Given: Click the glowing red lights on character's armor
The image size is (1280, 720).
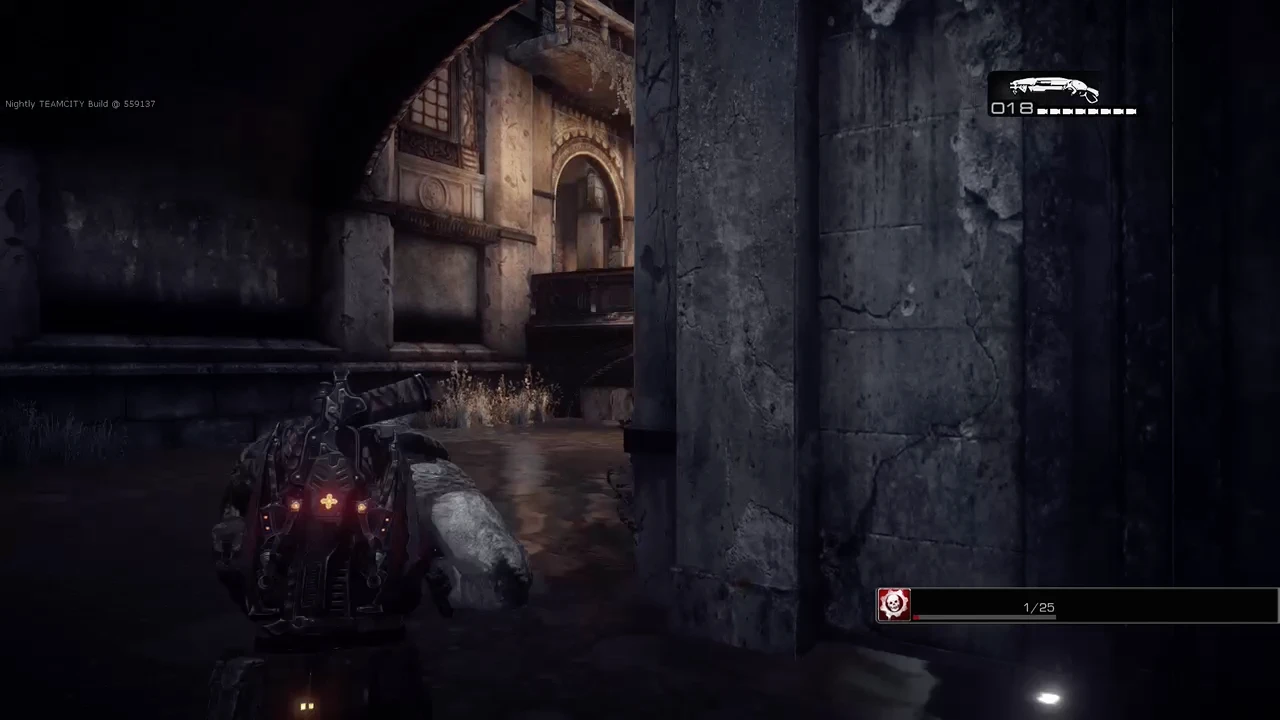Looking at the screenshot, I should click(x=330, y=502).
